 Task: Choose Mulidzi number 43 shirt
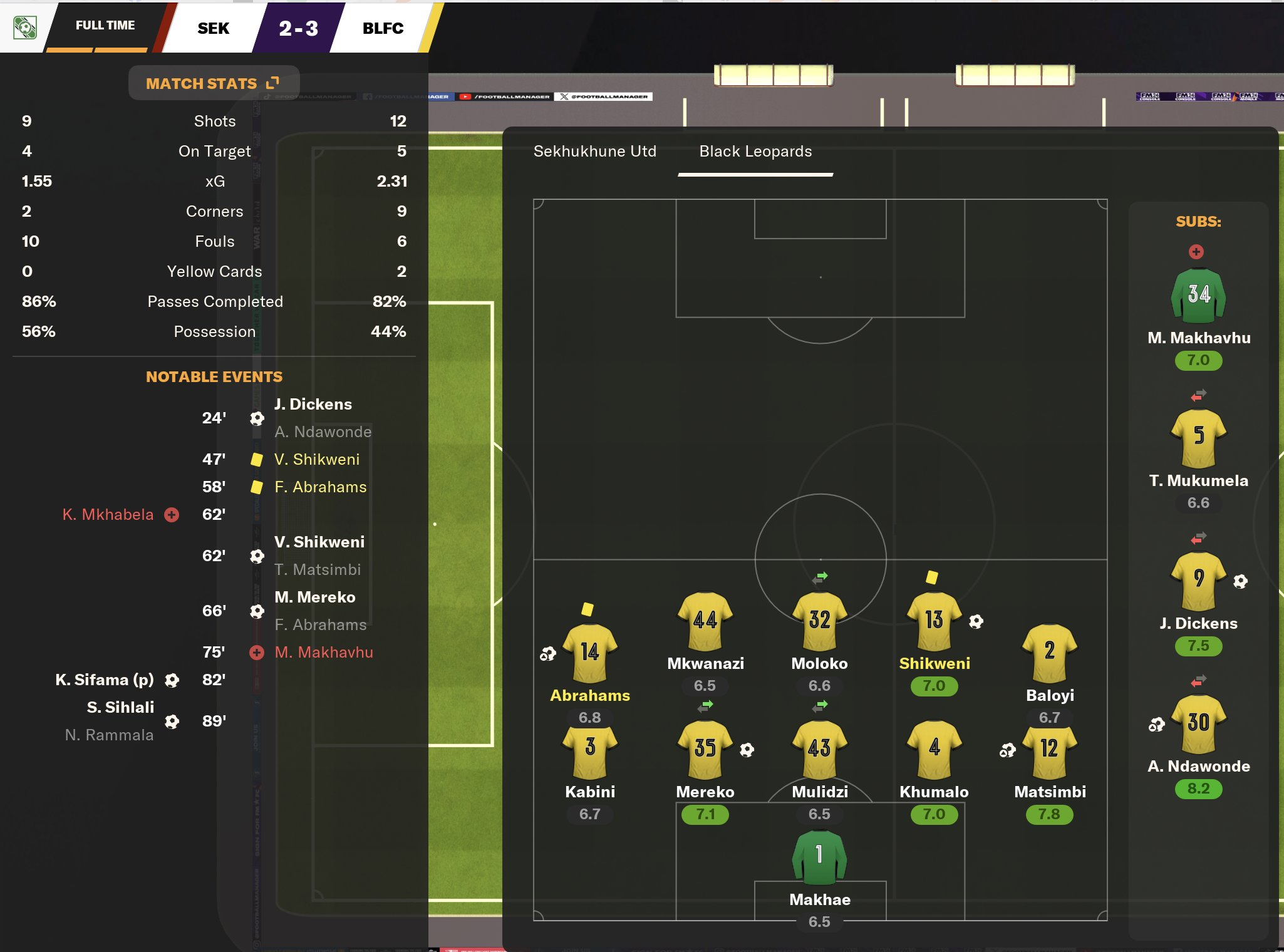[x=819, y=748]
